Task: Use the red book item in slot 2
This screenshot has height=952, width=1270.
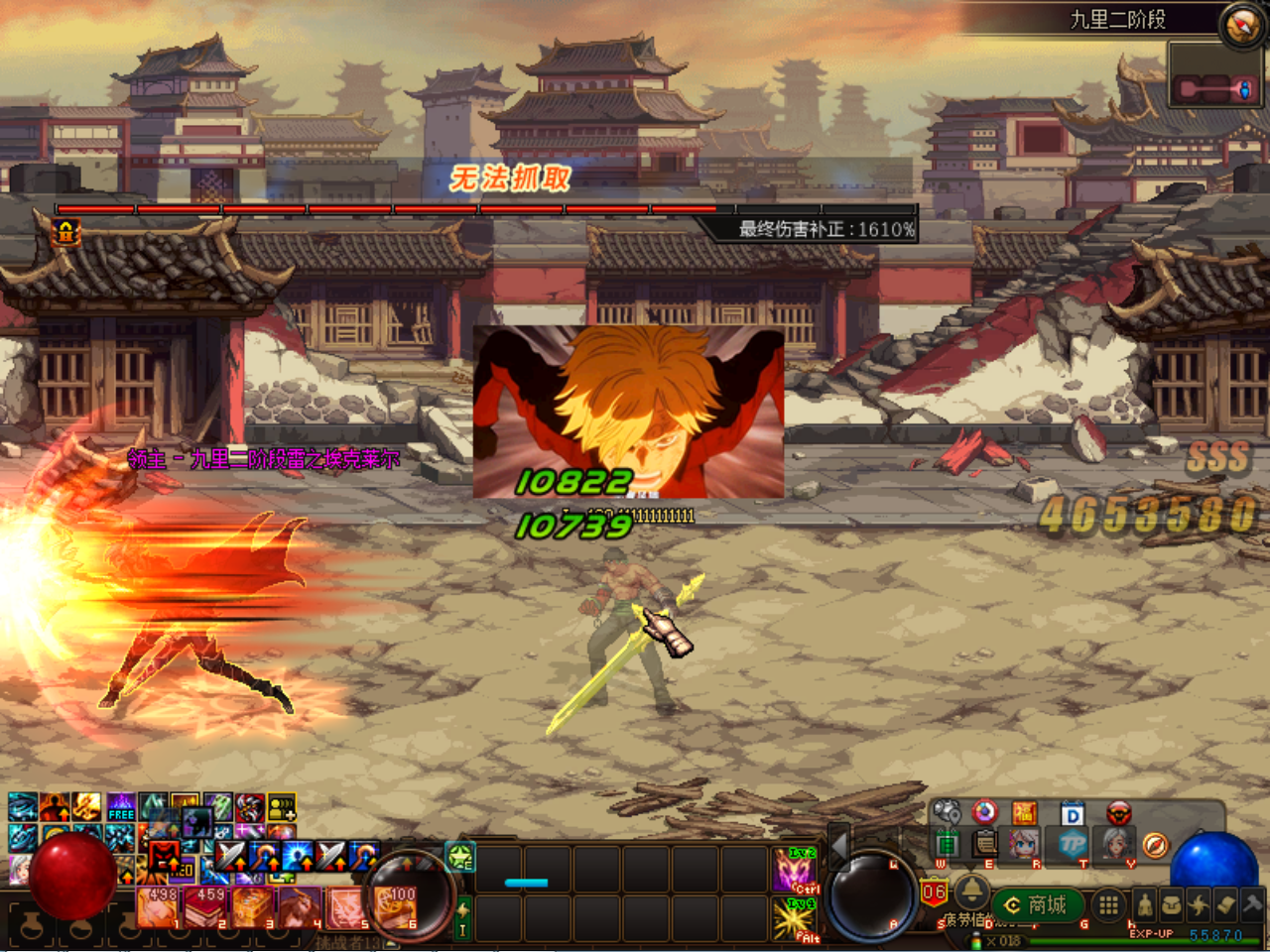Action: 207,907
